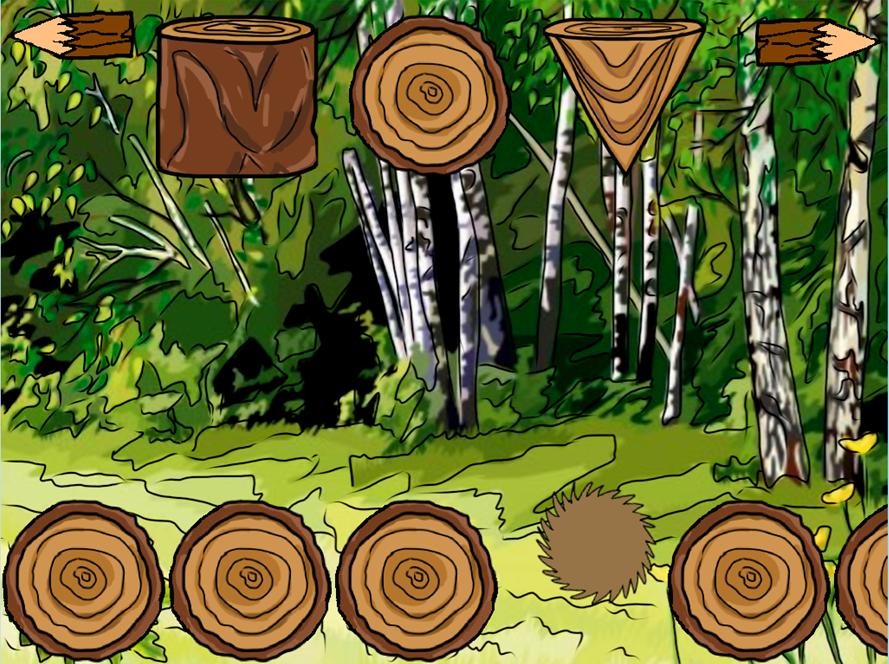Click the right-pointing pencil arrow

click(x=815, y=43)
